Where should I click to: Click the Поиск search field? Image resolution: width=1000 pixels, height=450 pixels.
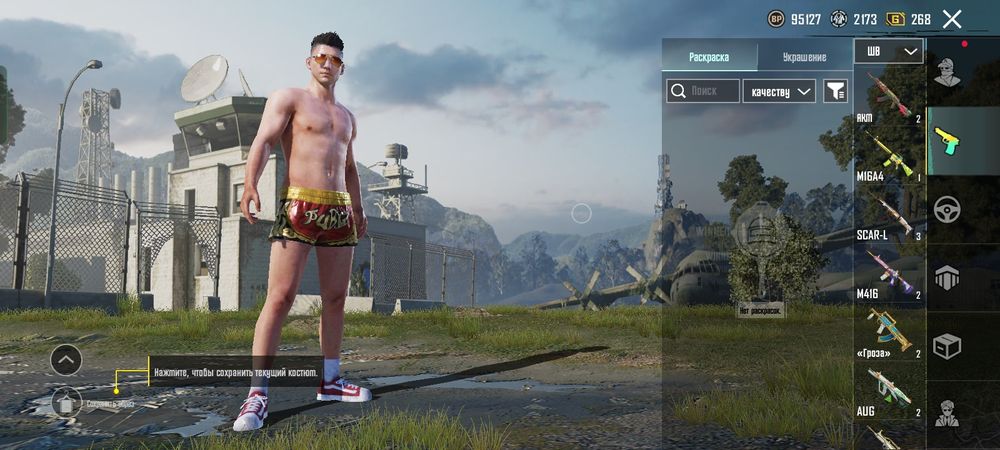tap(704, 91)
